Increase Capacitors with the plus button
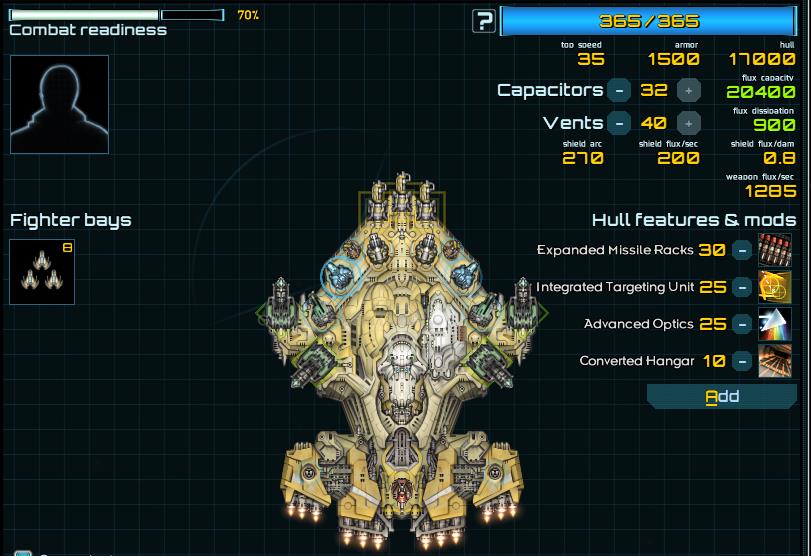811x556 pixels. tap(688, 90)
